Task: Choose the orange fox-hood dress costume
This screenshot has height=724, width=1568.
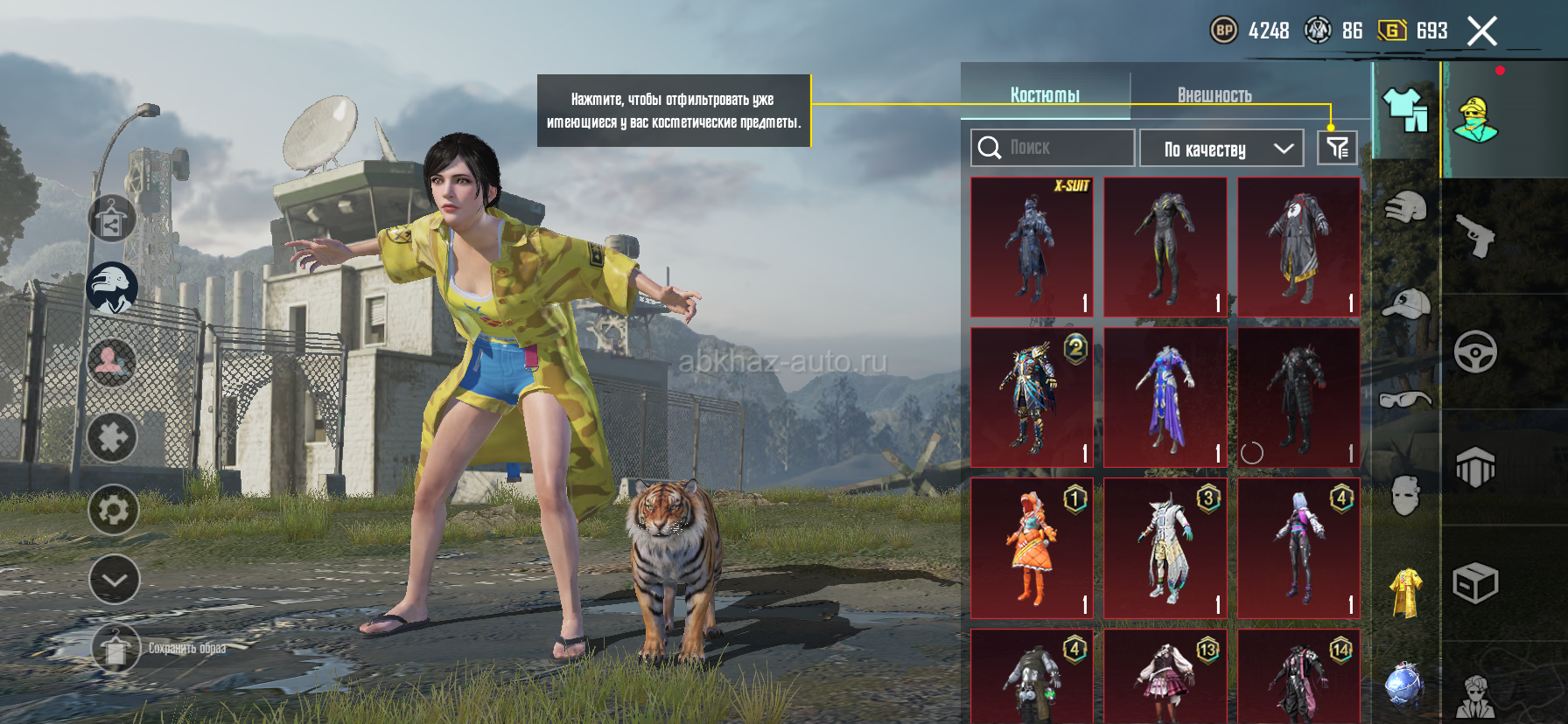Action: [x=1032, y=548]
